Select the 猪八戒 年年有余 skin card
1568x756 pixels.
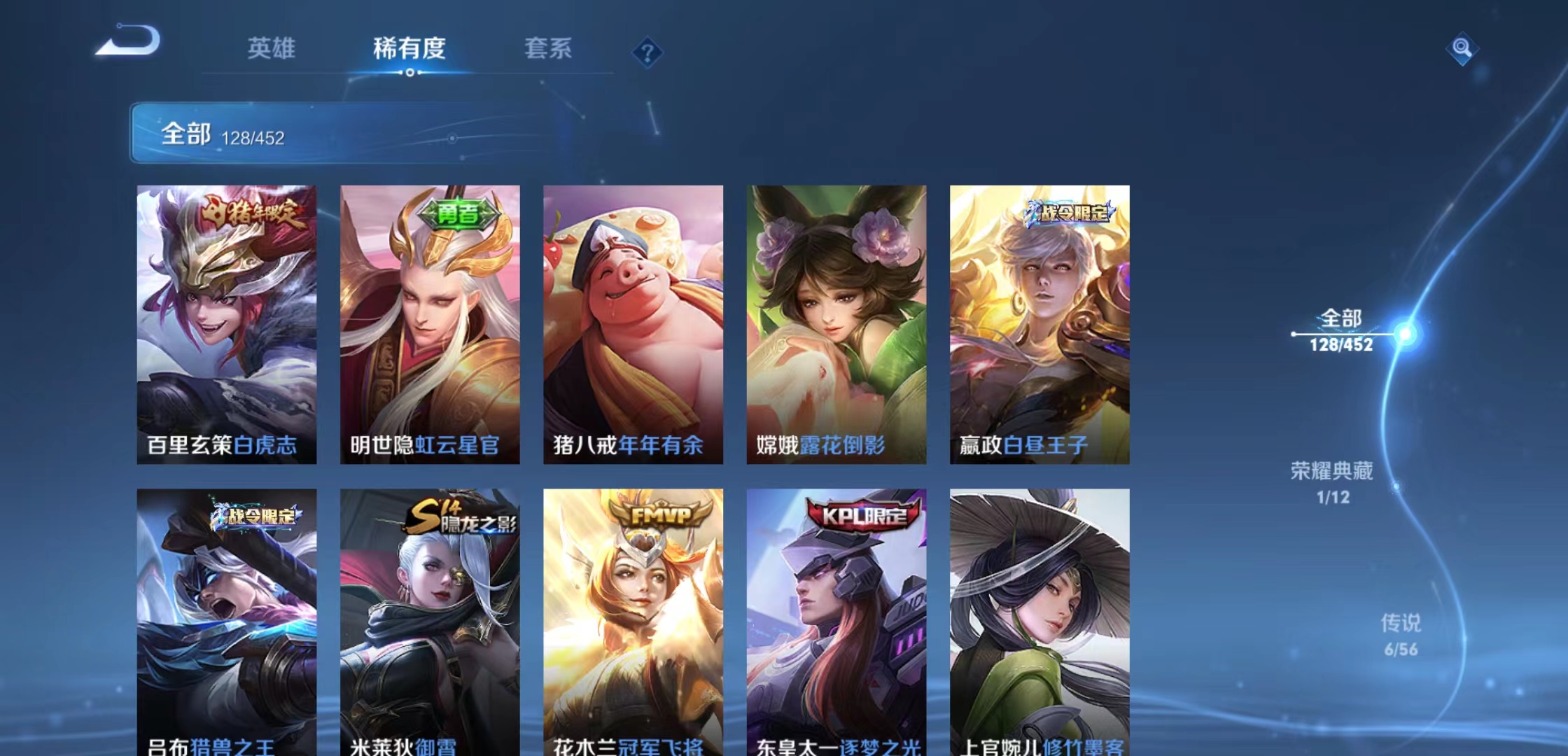pyautogui.click(x=633, y=322)
